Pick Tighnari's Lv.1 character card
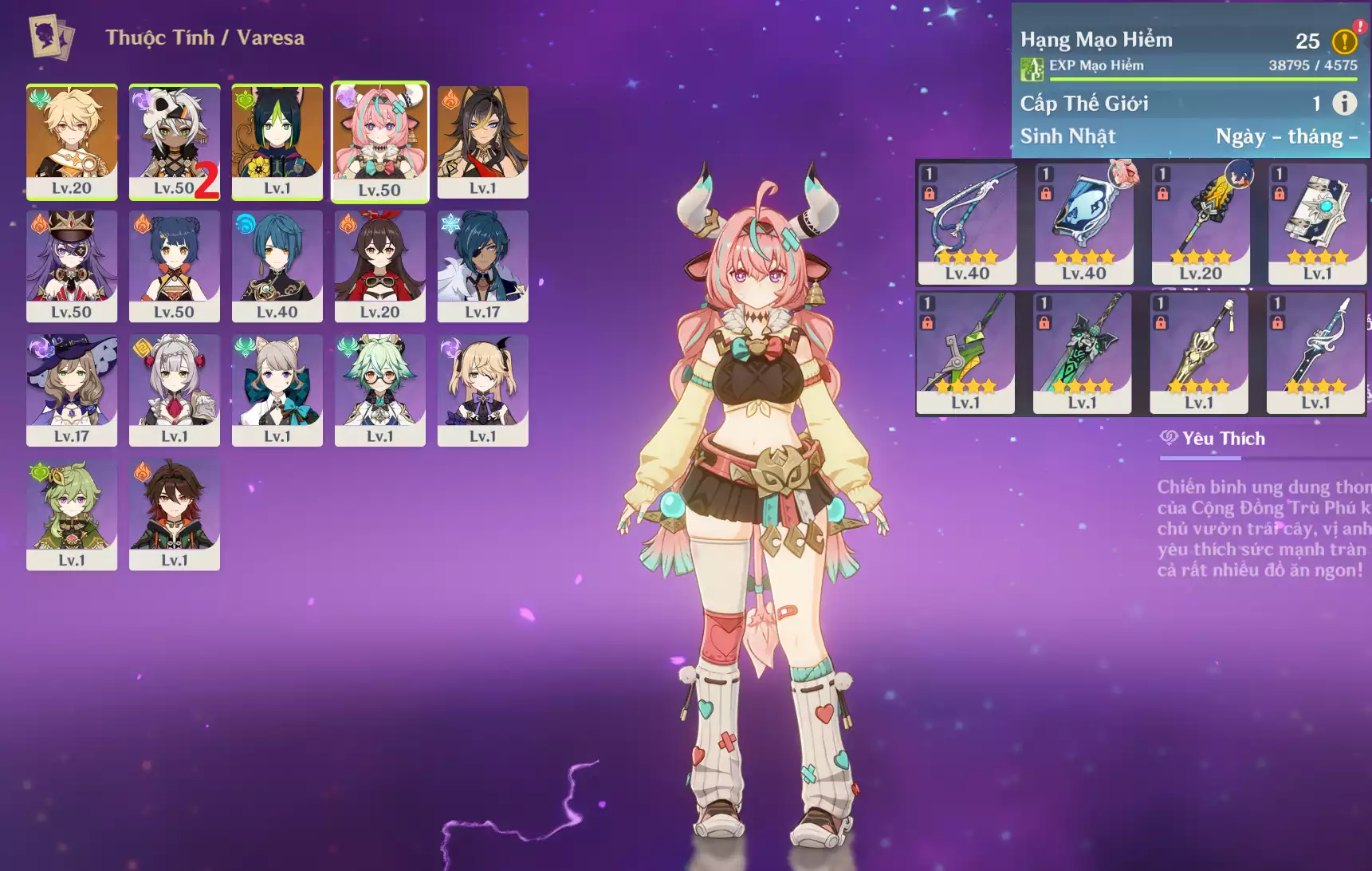The height and width of the screenshot is (871, 1372). pyautogui.click(x=277, y=141)
